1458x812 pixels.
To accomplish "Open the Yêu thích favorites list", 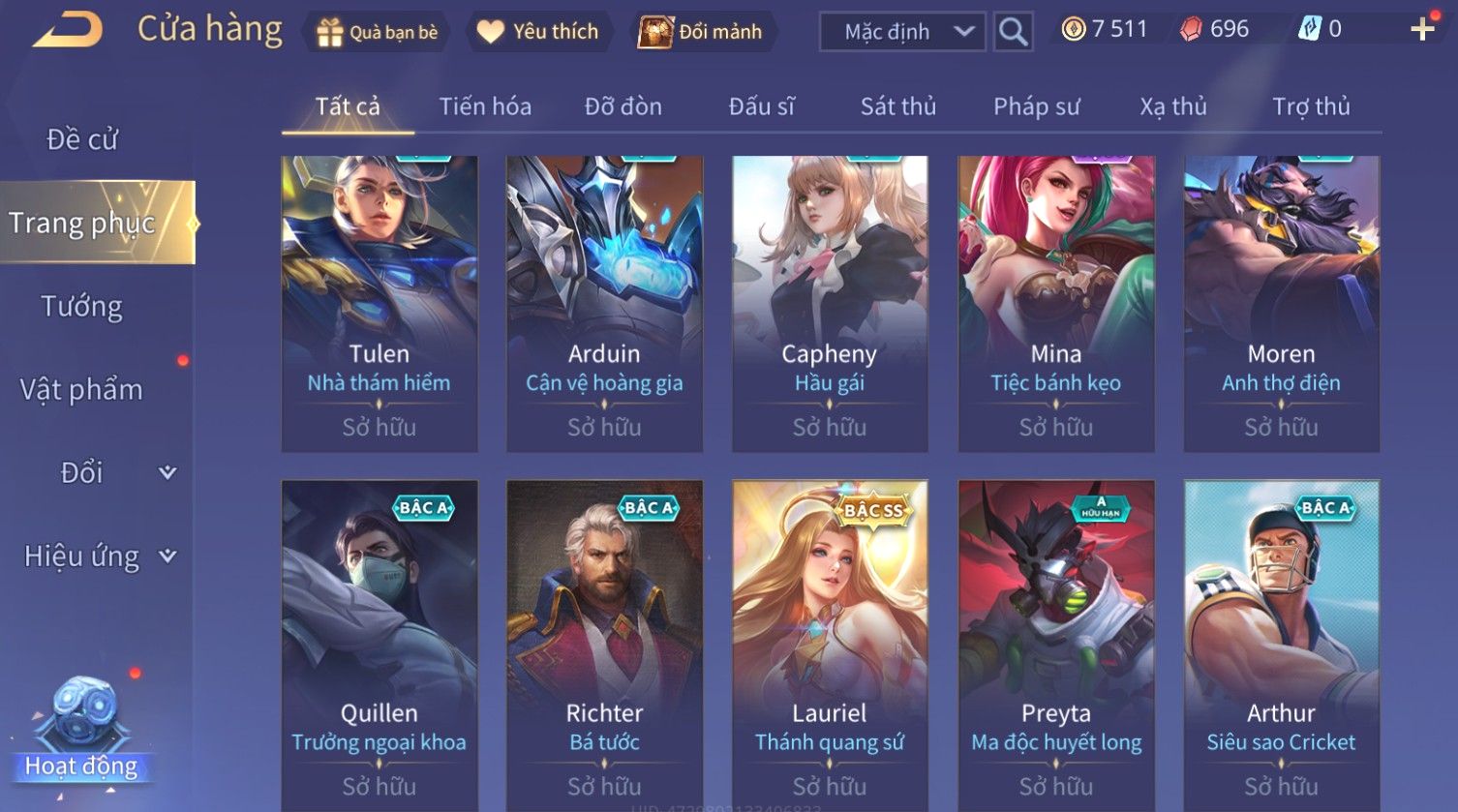I will pyautogui.click(x=538, y=32).
